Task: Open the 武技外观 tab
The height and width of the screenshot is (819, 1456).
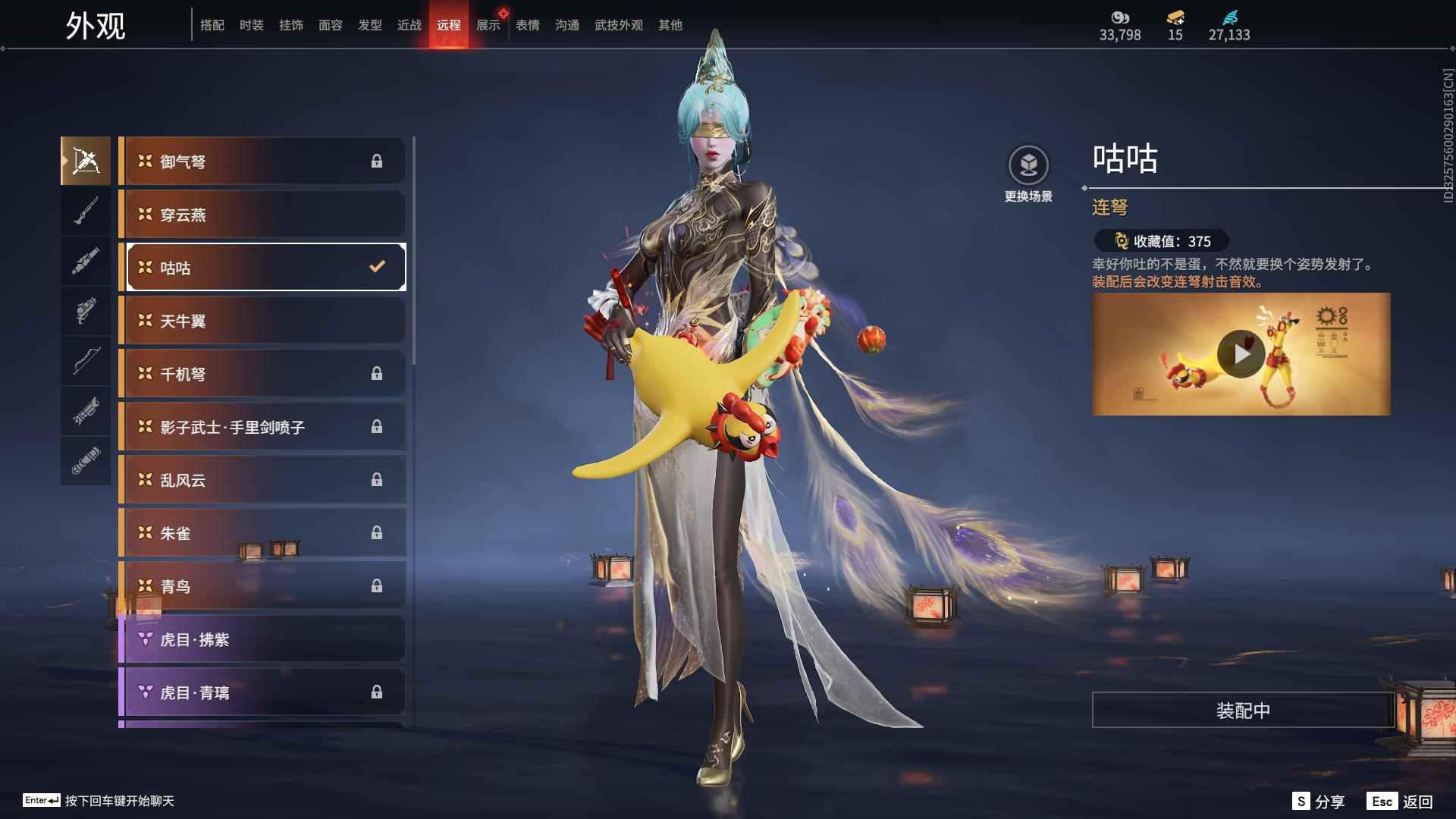Action: [x=618, y=24]
